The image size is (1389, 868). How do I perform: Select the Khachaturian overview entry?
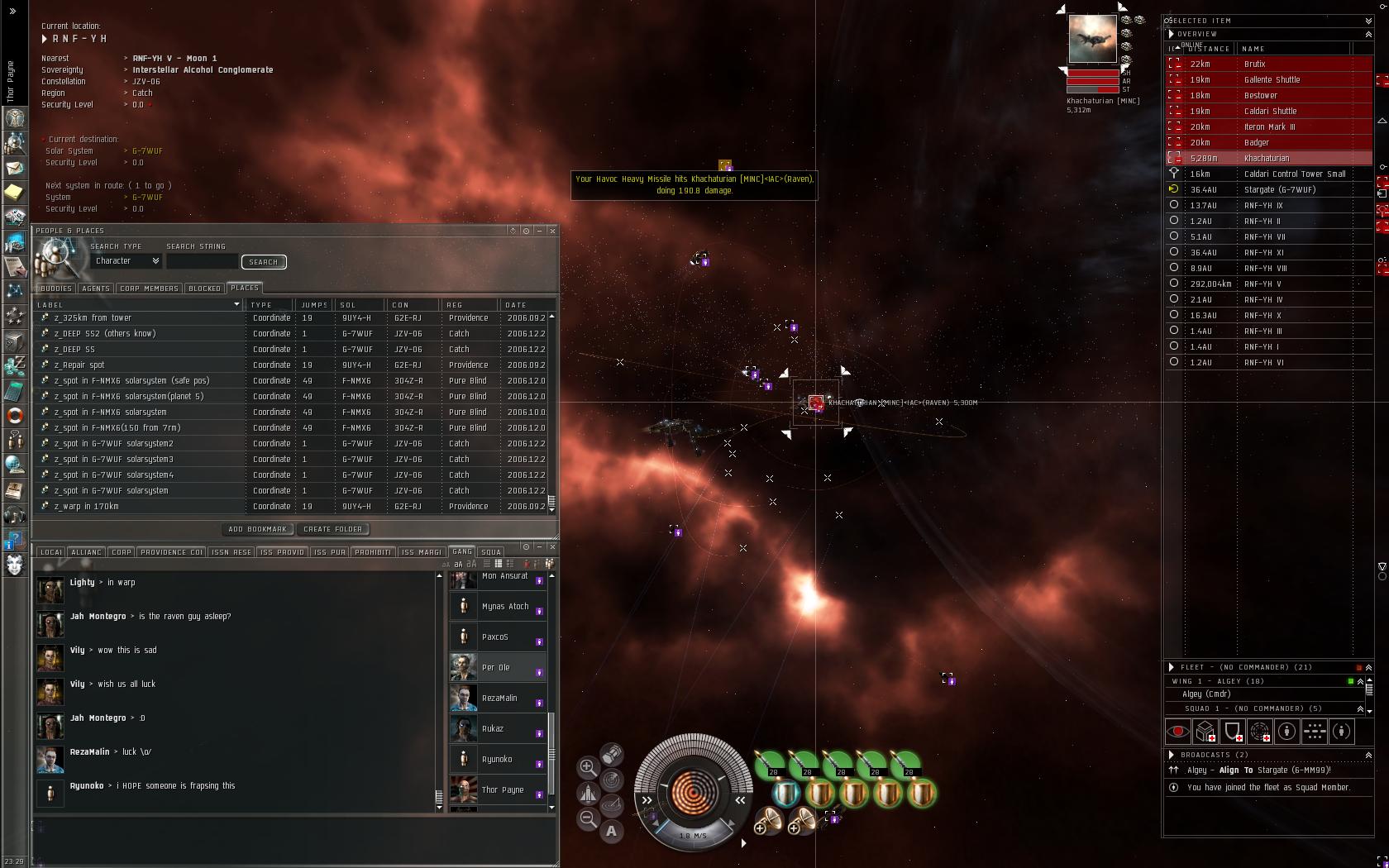[1268, 159]
